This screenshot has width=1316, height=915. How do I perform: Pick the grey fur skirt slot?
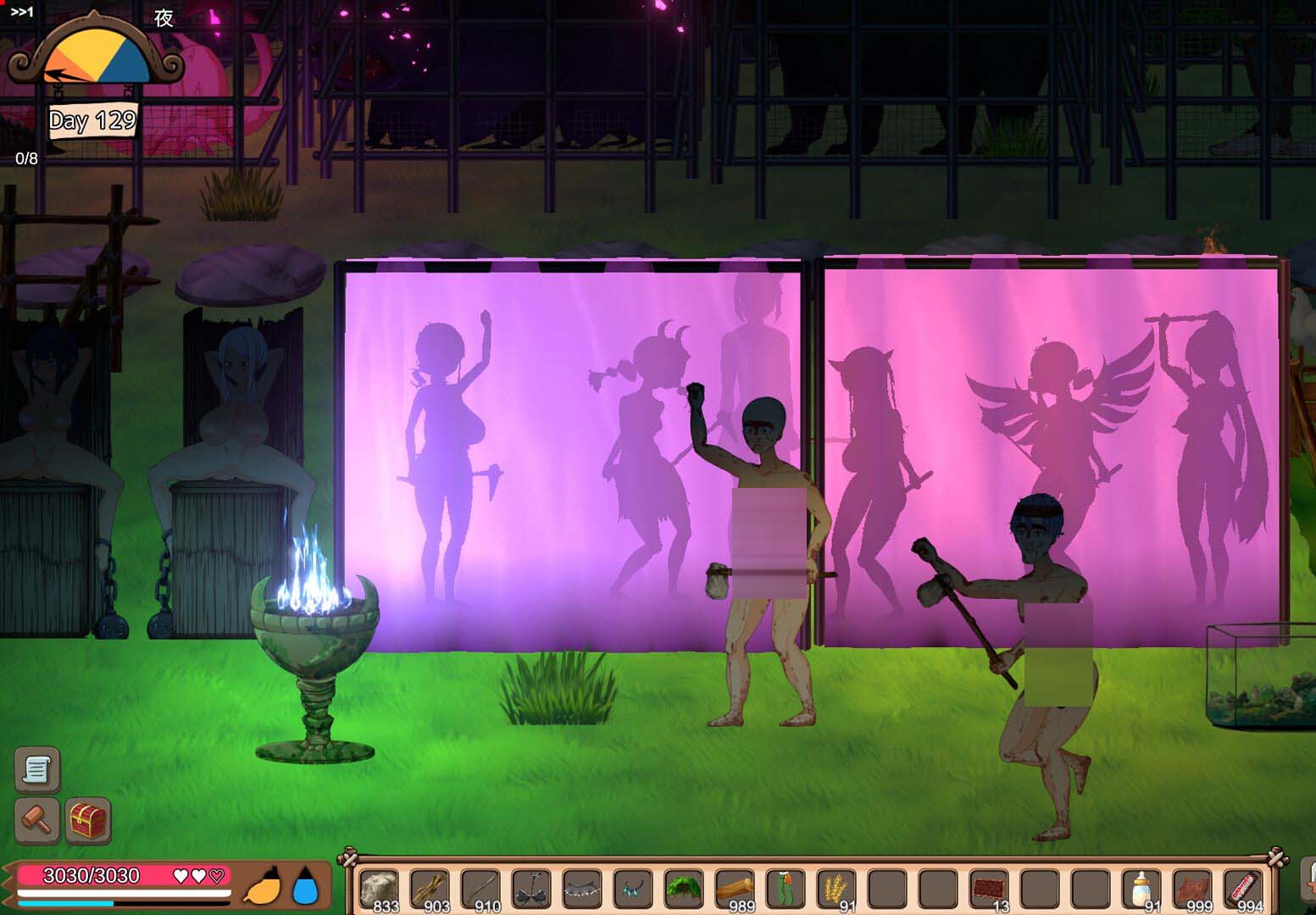[x=582, y=890]
